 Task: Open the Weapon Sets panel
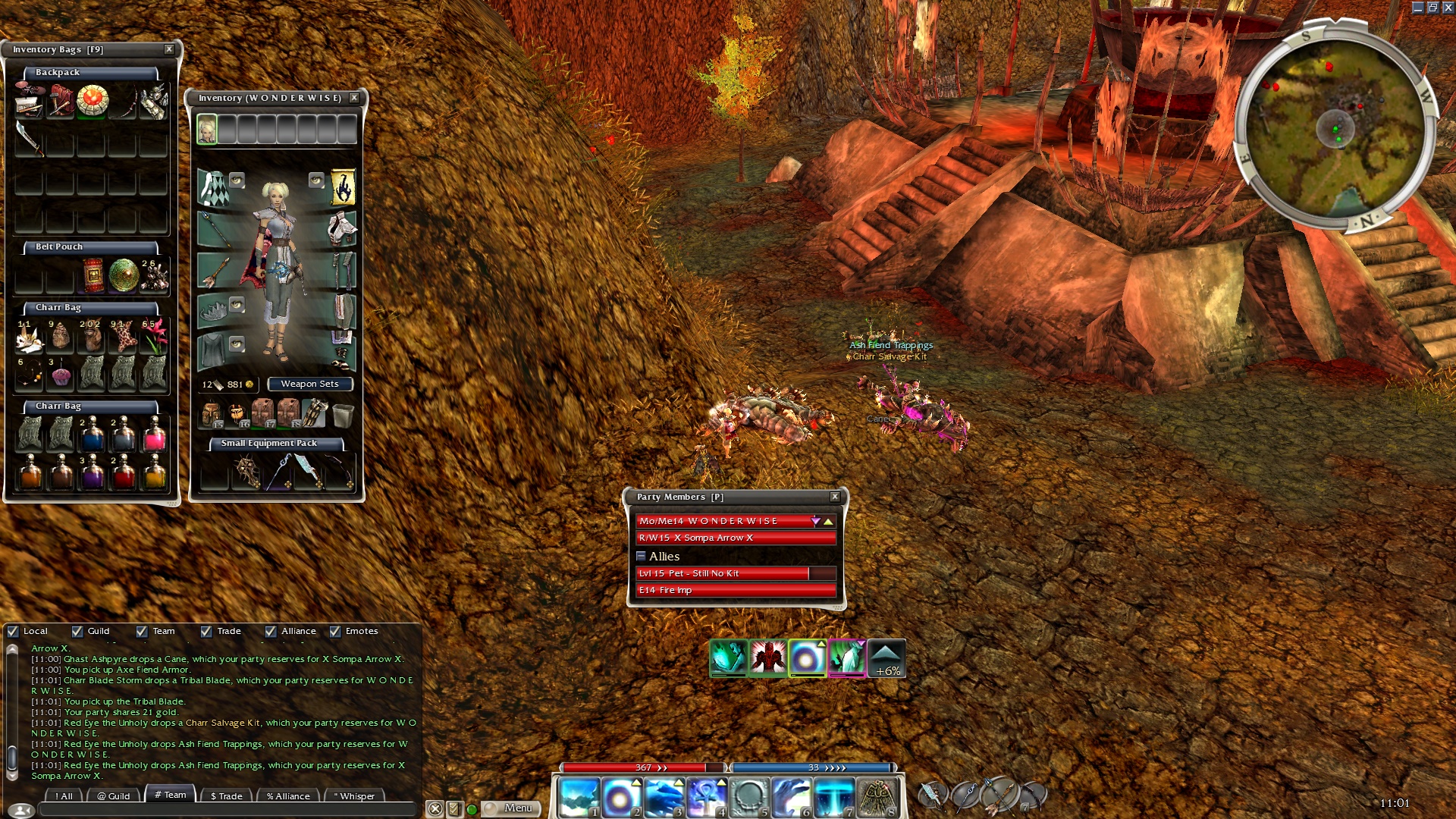point(309,384)
